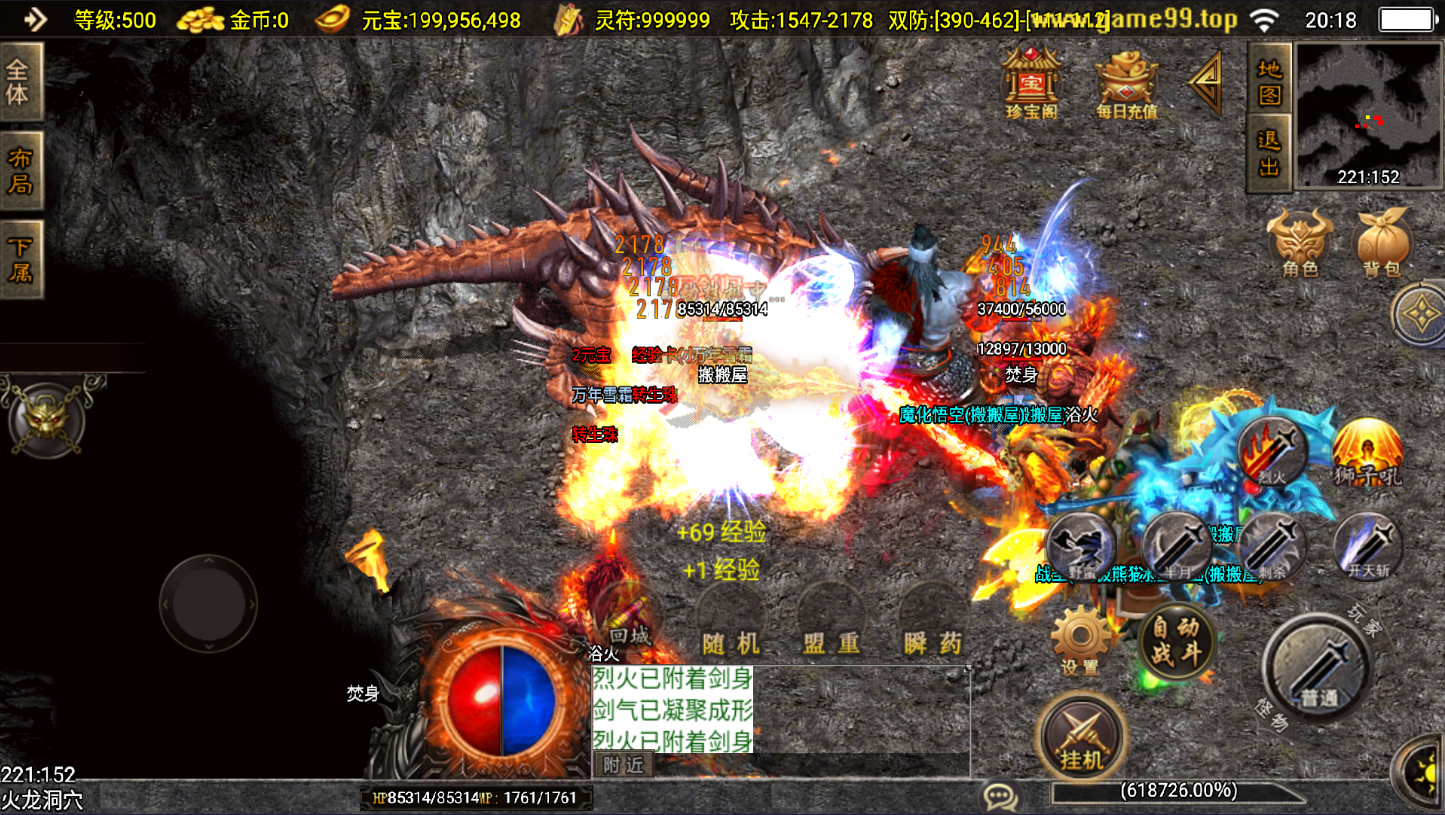Use the 狮子吼 lion roar skill
1445x815 pixels.
pyautogui.click(x=1367, y=452)
